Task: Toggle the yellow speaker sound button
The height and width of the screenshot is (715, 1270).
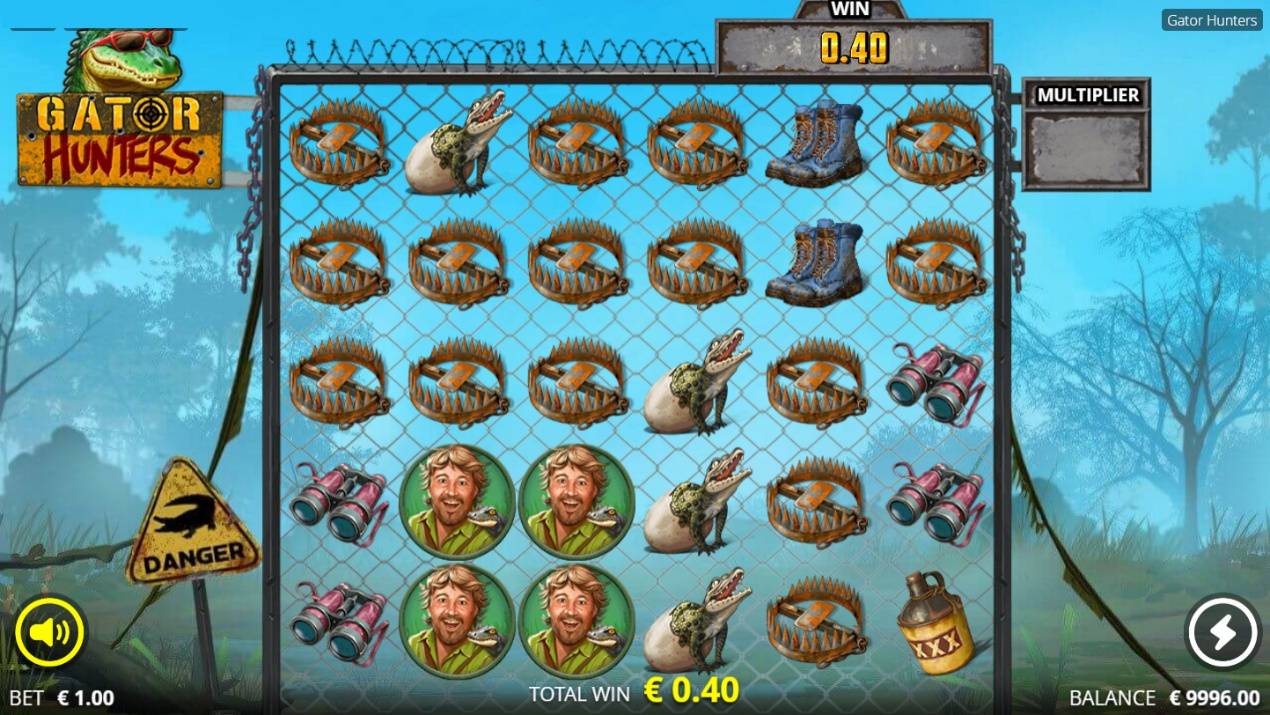Action: coord(50,632)
